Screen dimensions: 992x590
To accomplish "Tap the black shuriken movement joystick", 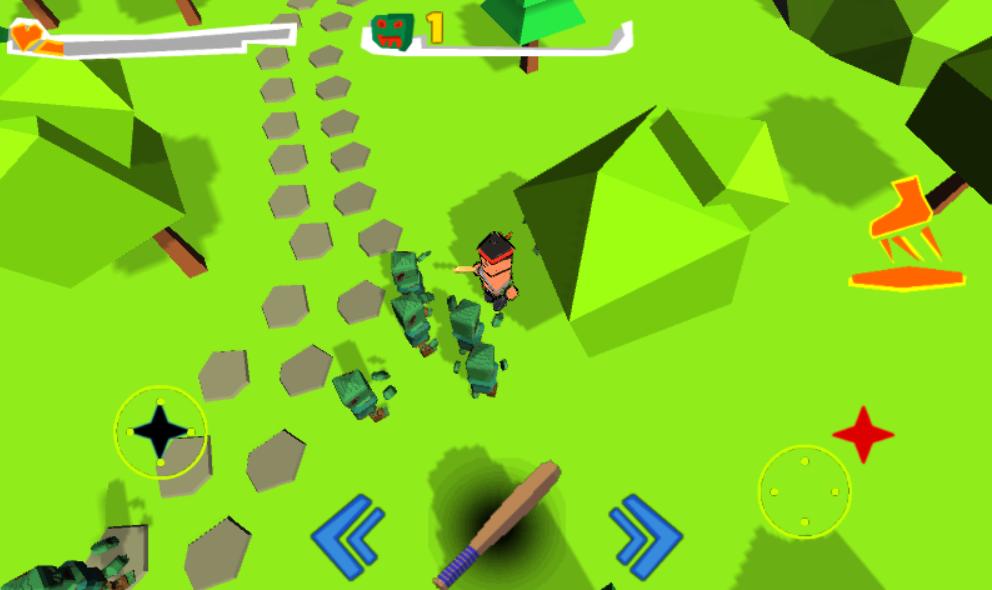I will coord(161,431).
